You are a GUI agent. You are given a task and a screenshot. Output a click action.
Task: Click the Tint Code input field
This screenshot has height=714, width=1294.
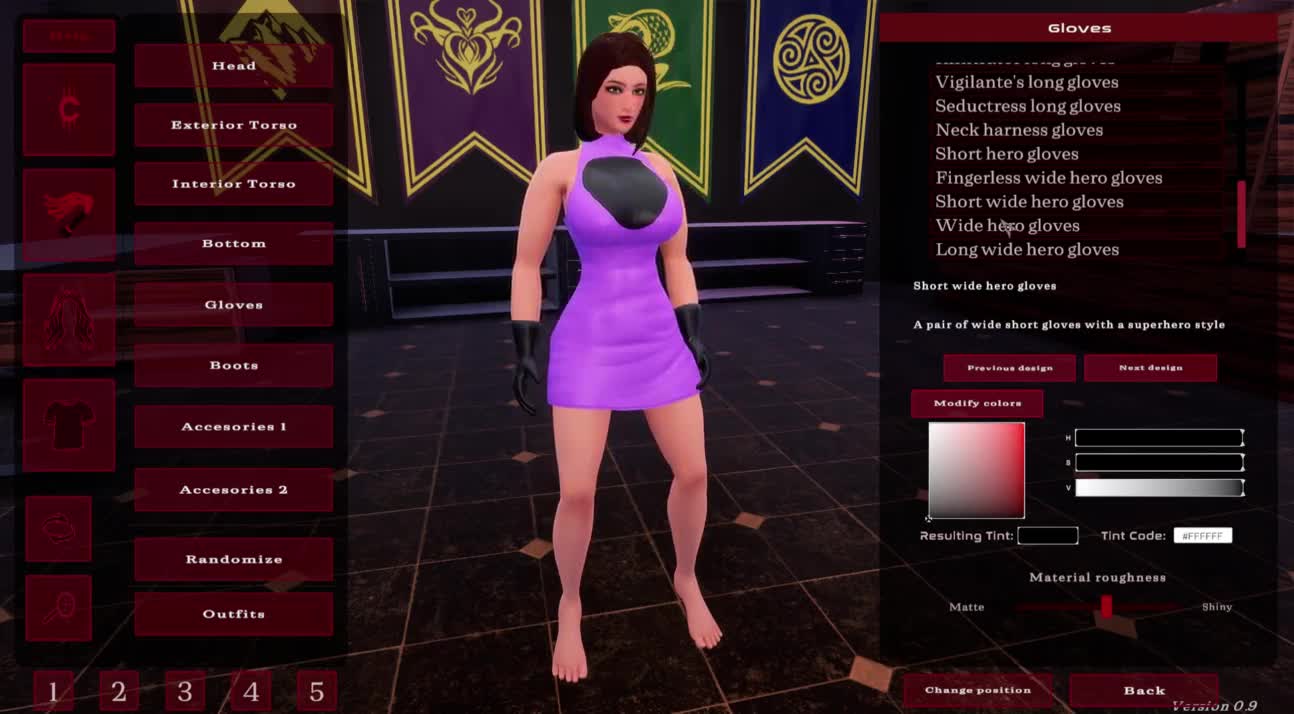pos(1202,536)
